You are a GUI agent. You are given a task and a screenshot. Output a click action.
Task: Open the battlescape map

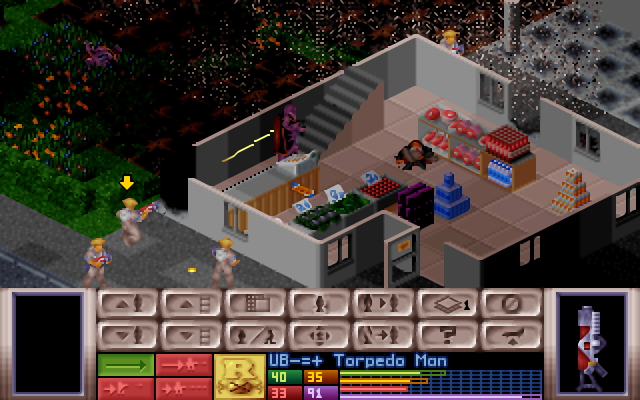point(255,303)
